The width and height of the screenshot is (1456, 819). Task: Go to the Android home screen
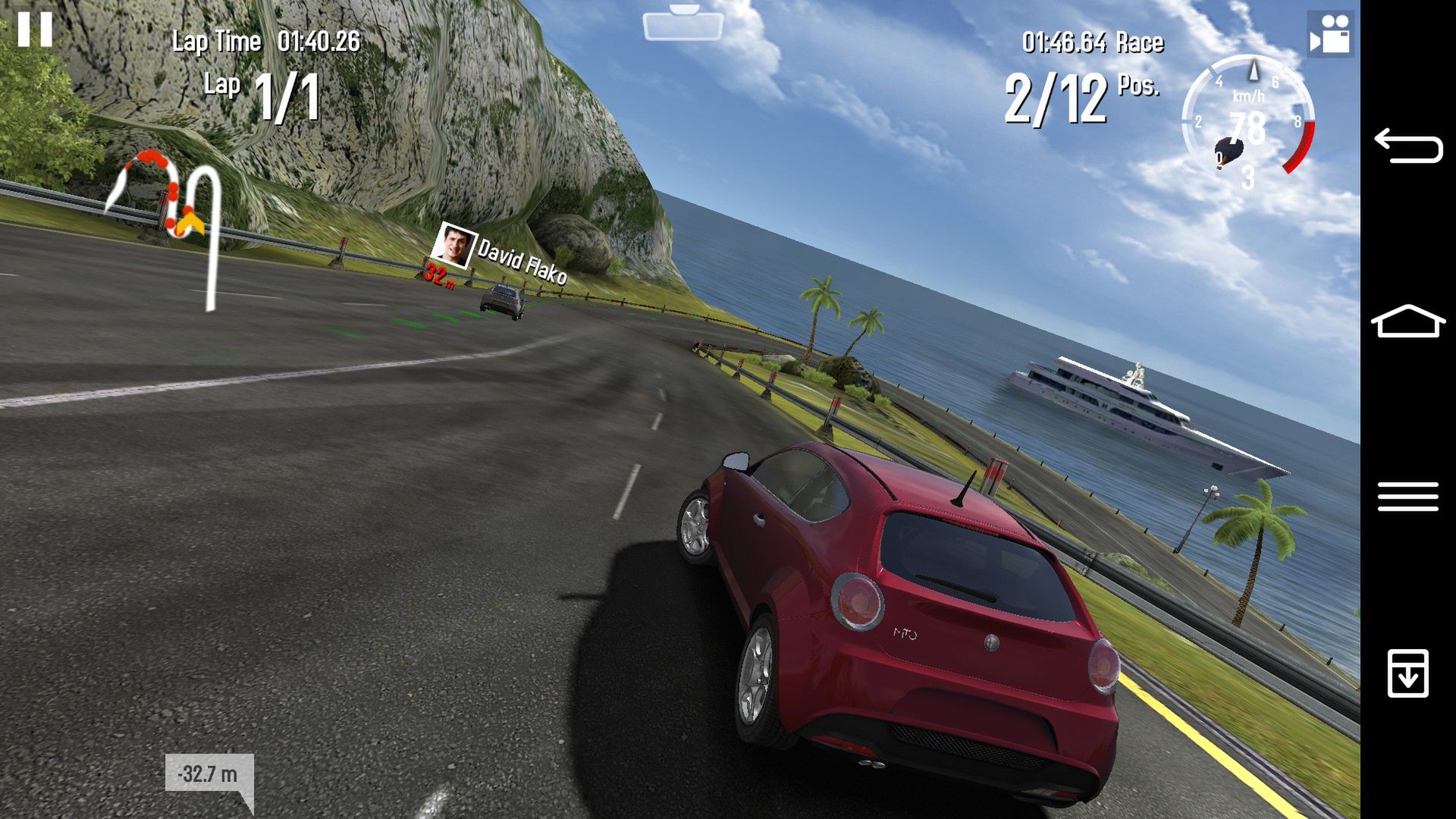coord(1407,322)
